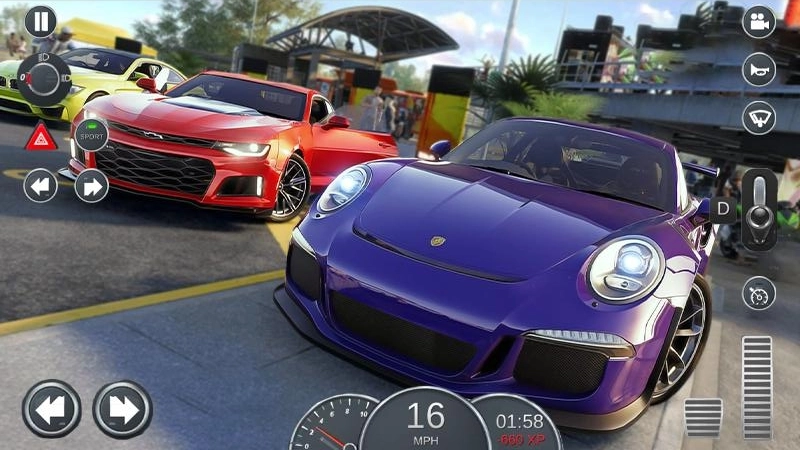This screenshot has width=800, height=450.
Task: Toggle the cruise control speedometer icon
Action: (x=758, y=293)
